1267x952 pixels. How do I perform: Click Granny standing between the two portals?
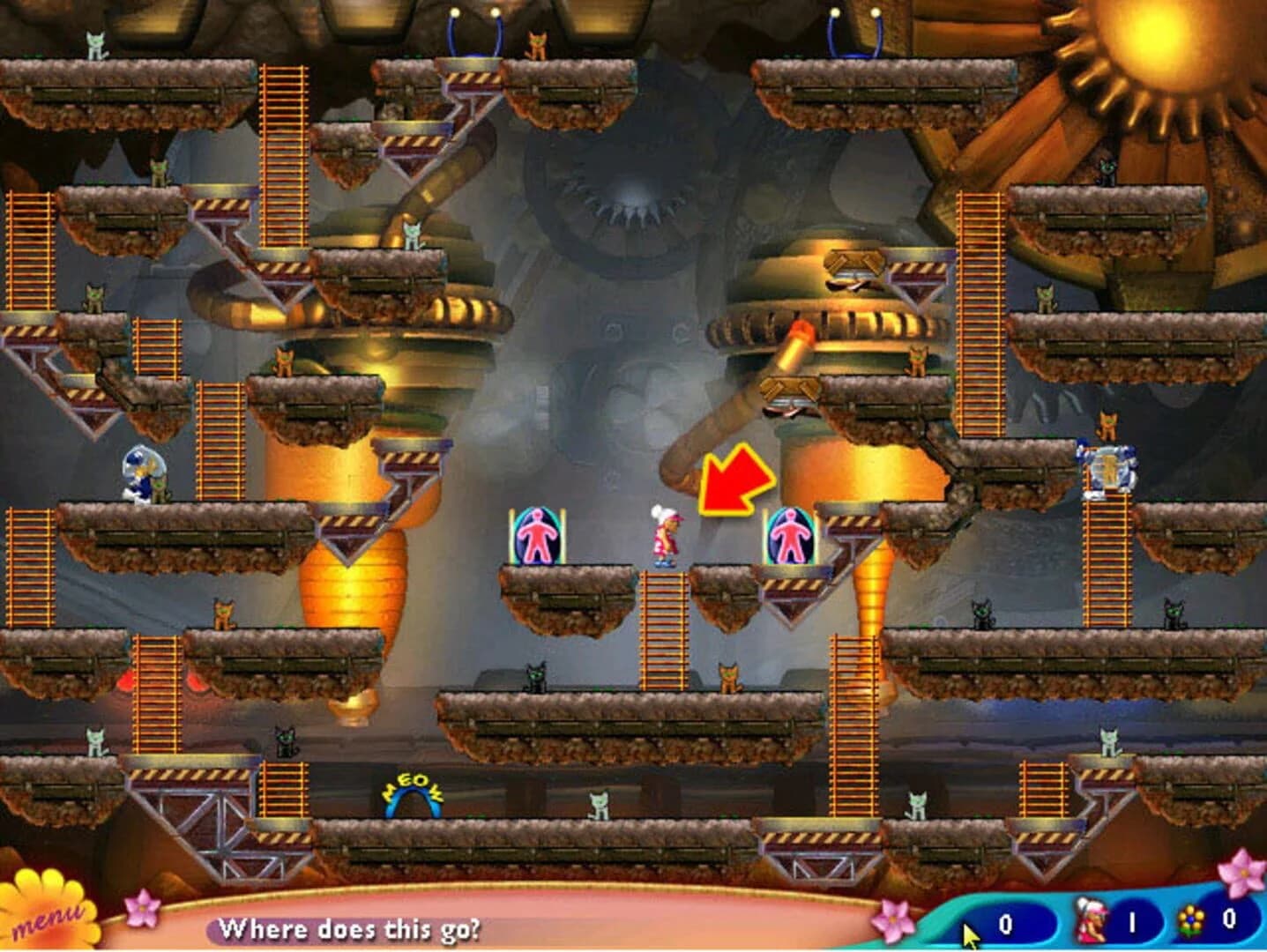click(x=664, y=533)
